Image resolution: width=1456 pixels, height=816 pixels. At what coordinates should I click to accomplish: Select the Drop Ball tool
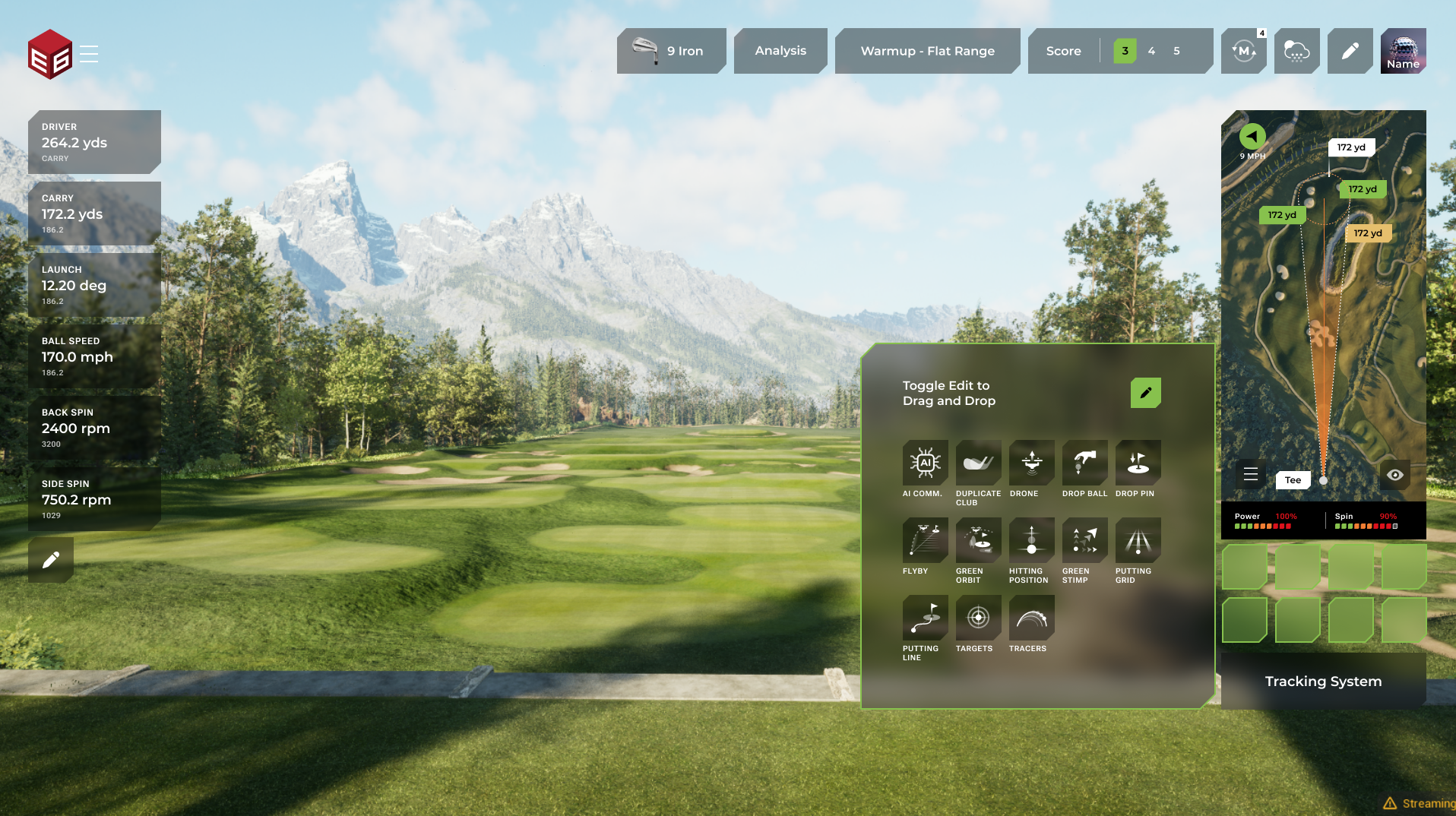pos(1084,463)
